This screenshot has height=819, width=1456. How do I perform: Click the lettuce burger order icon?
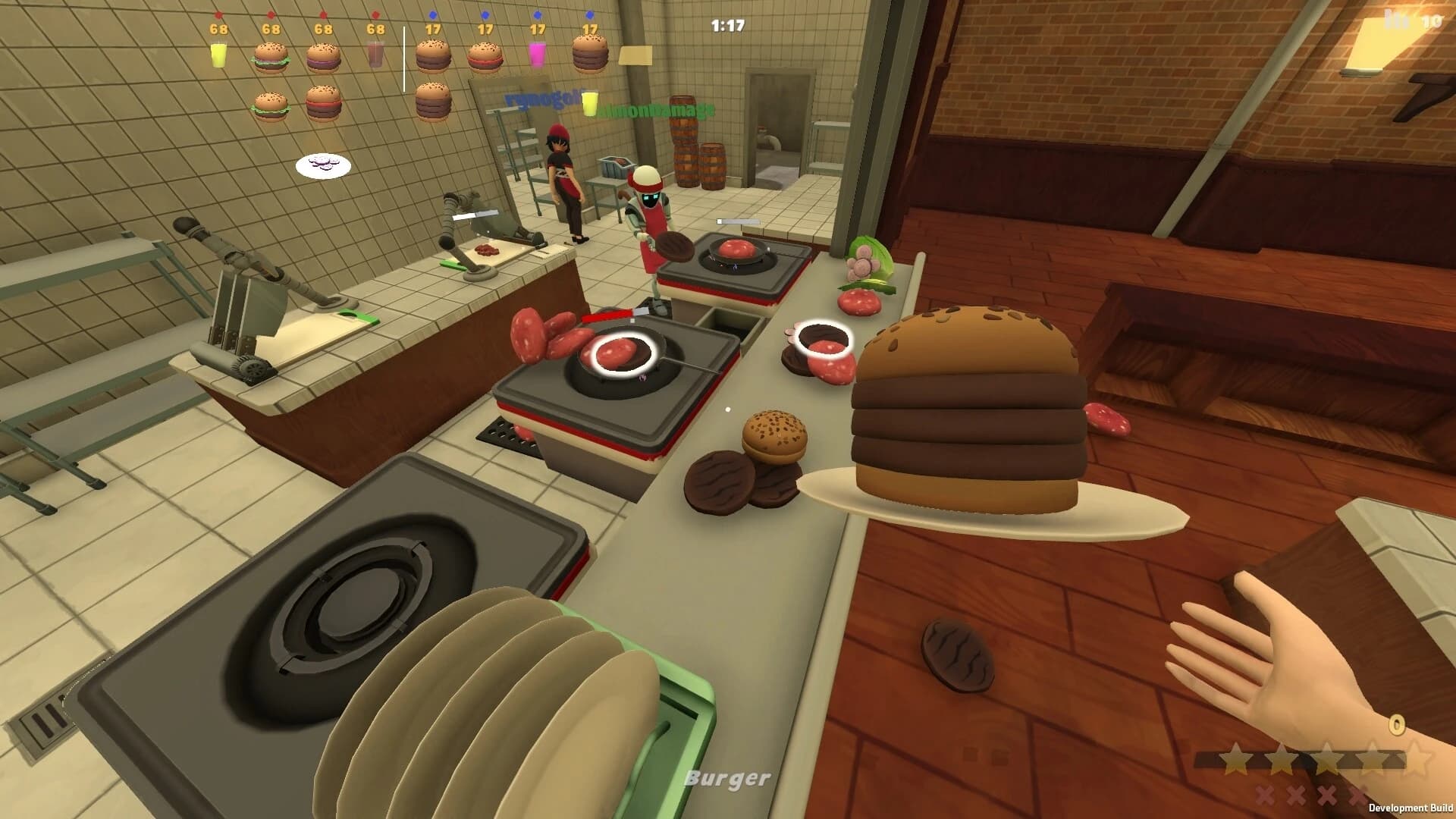point(271,56)
